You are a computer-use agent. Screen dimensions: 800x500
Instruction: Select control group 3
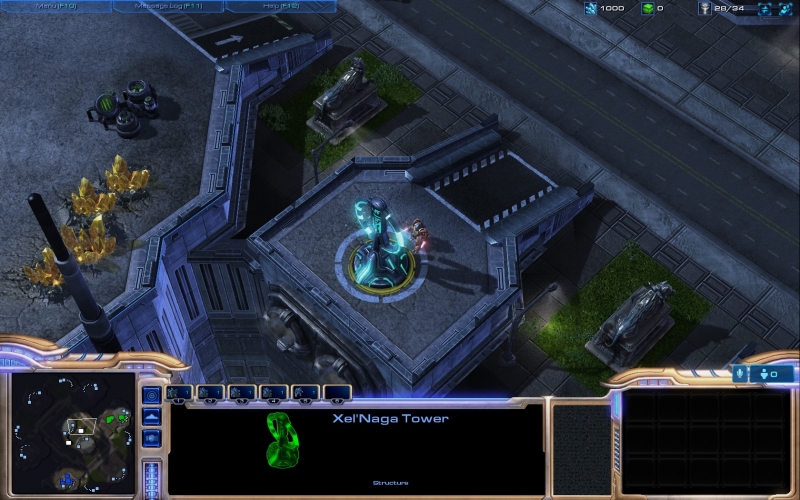tap(243, 392)
